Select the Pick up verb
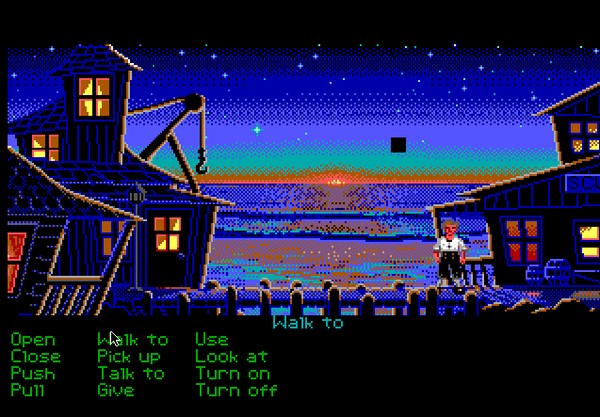The height and width of the screenshot is (417, 600). pyautogui.click(x=129, y=357)
